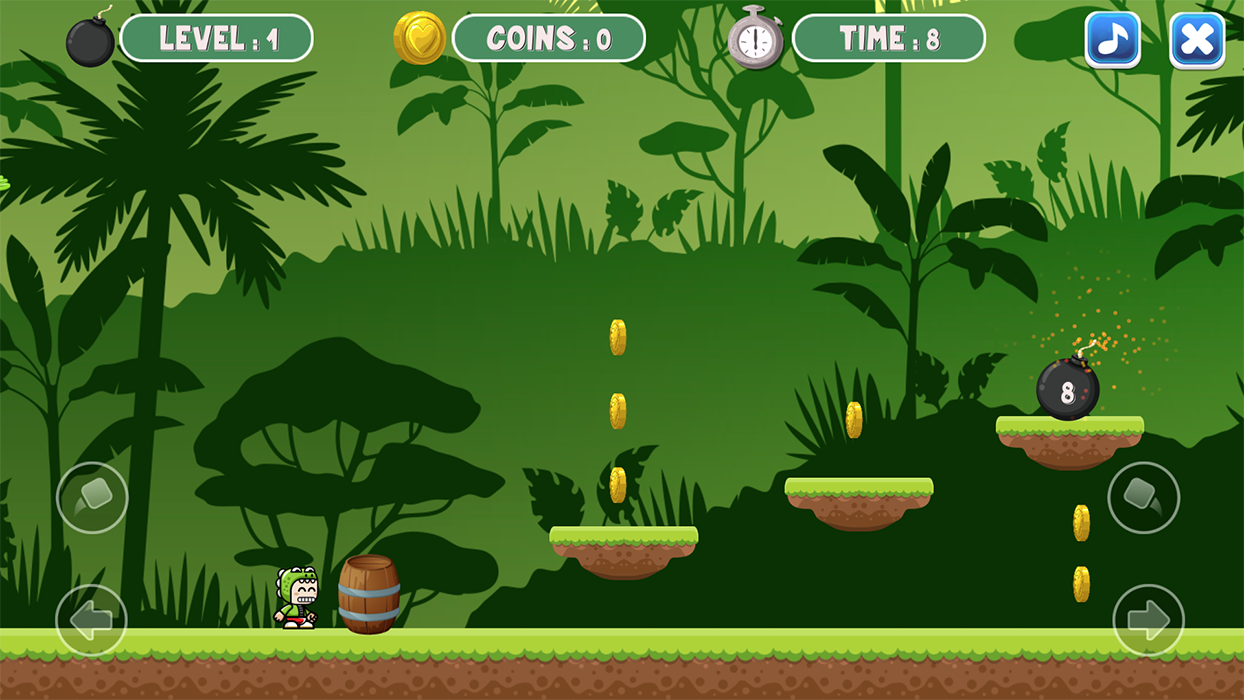Tap the right arrow move button
Screen dimensions: 1244x700
1148,620
